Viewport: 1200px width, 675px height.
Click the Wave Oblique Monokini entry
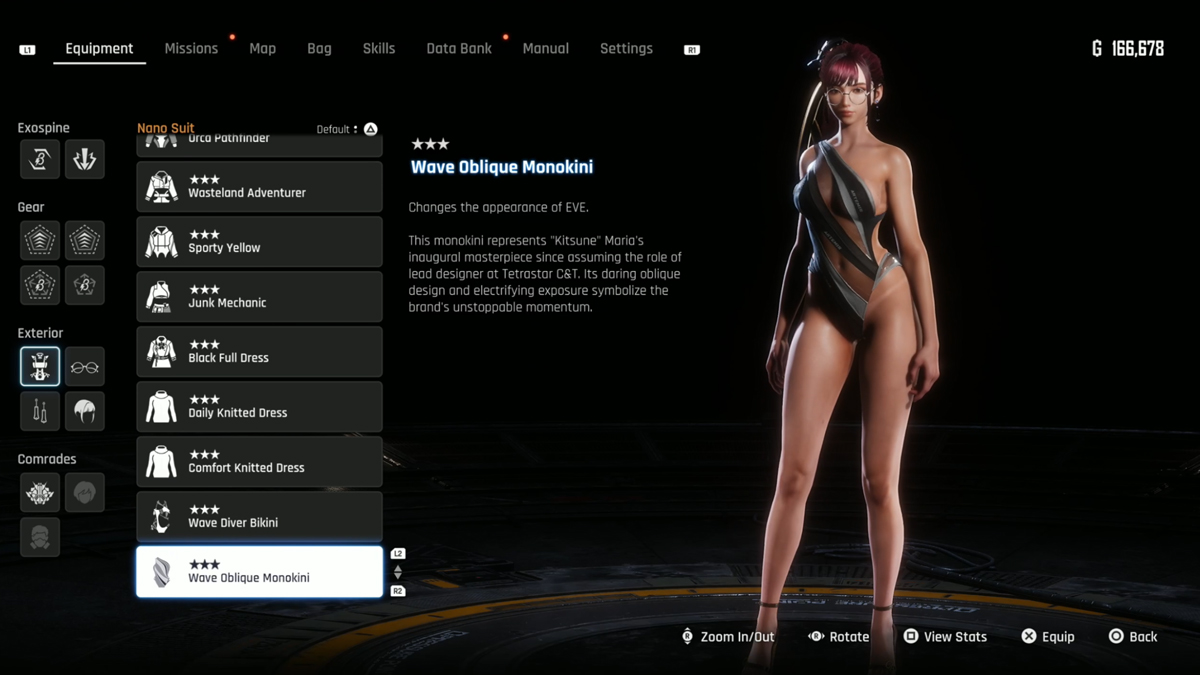pos(259,572)
